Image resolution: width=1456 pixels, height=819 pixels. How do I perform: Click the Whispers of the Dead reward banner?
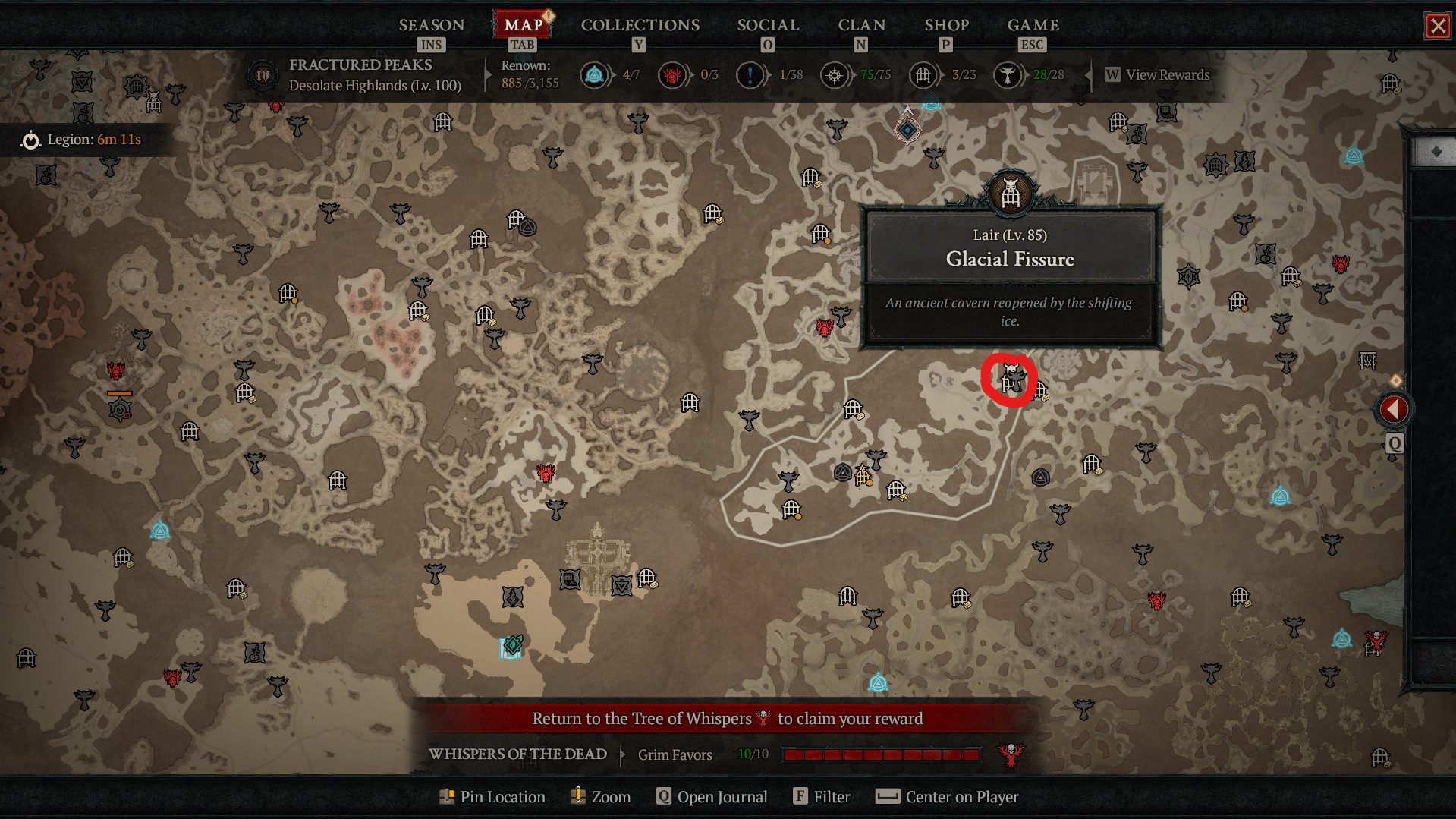tap(727, 718)
